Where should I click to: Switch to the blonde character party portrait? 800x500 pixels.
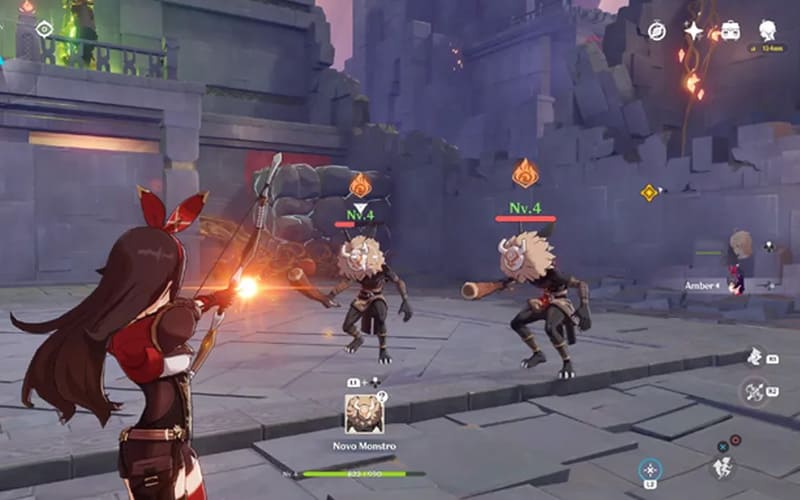[x=741, y=244]
